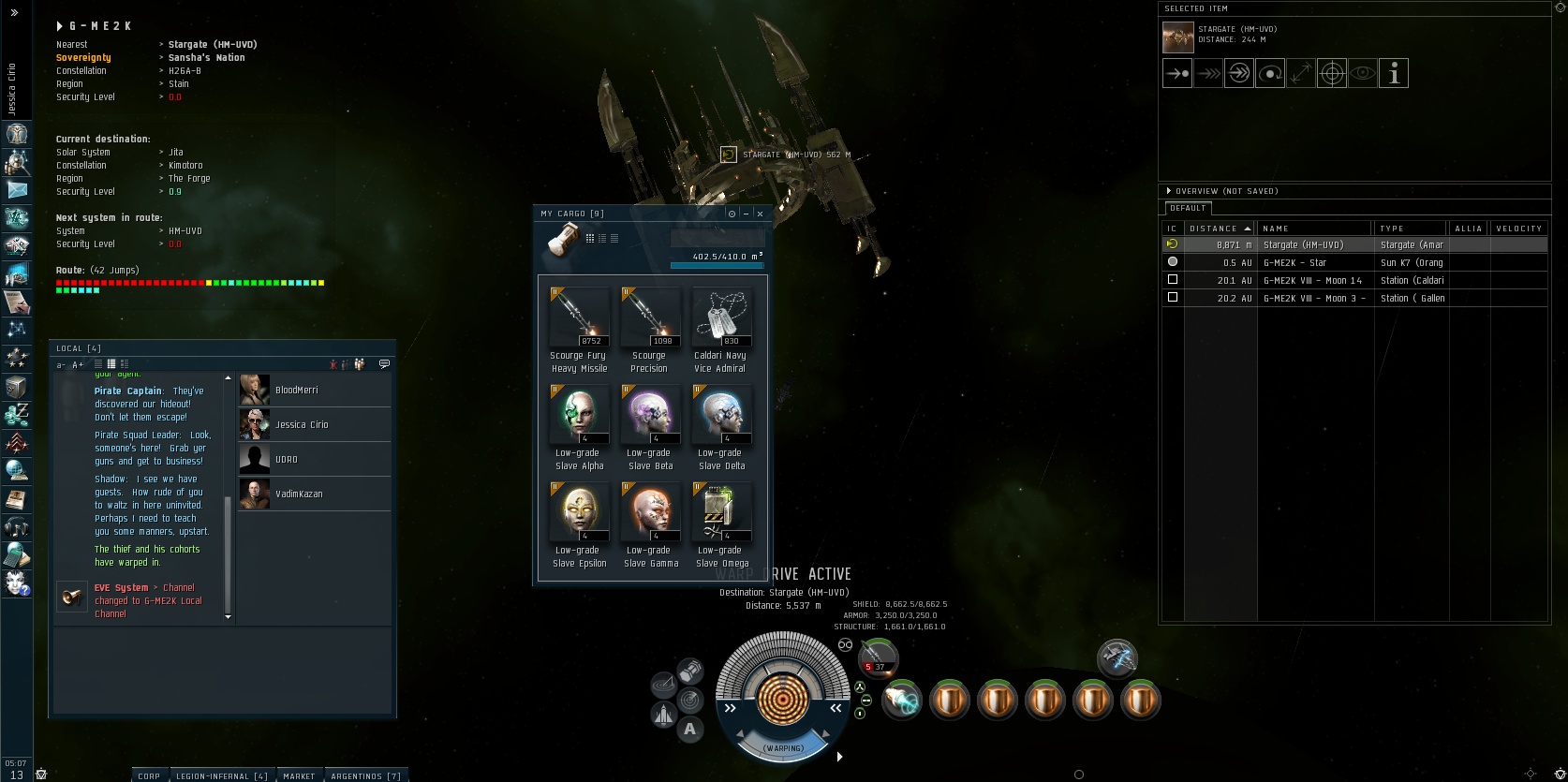Viewport: 1568px width, 782px height.
Task: Toggle the autopilot A button
Action: [x=690, y=730]
